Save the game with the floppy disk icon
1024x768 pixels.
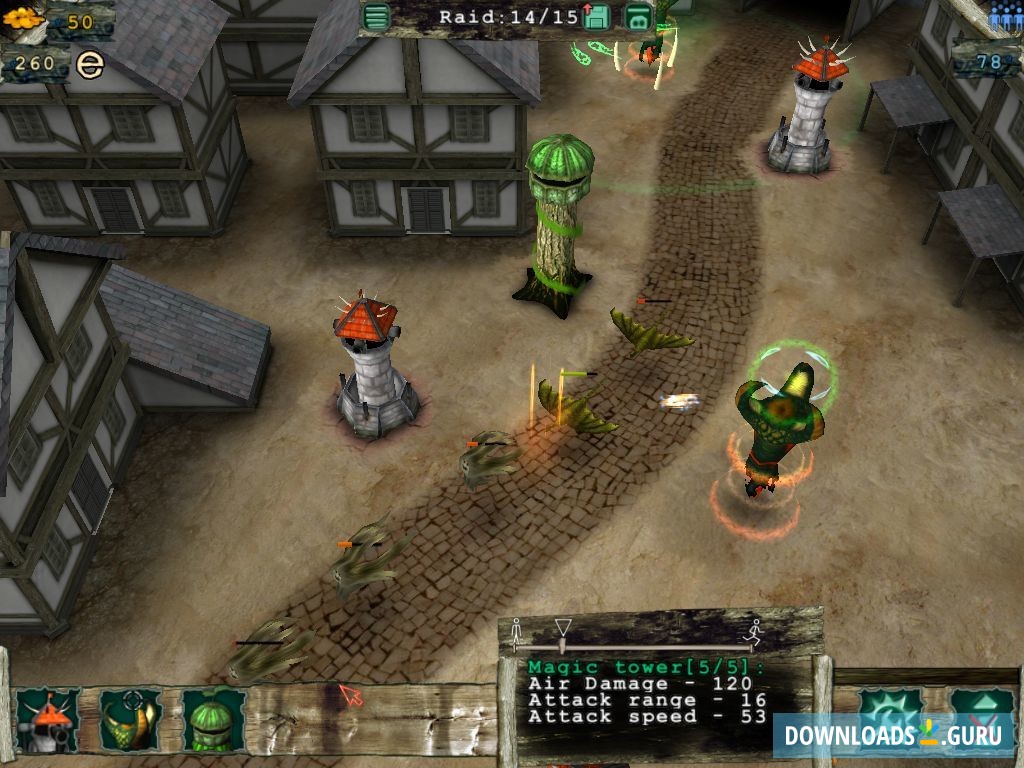(x=597, y=17)
